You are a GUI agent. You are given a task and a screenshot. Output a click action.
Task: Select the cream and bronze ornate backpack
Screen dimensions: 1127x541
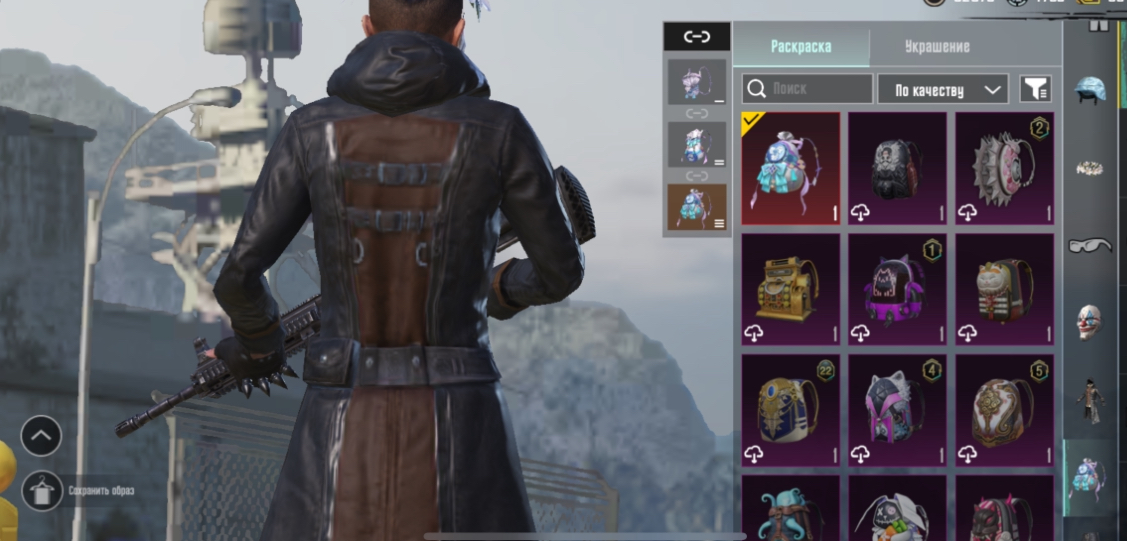click(1004, 410)
